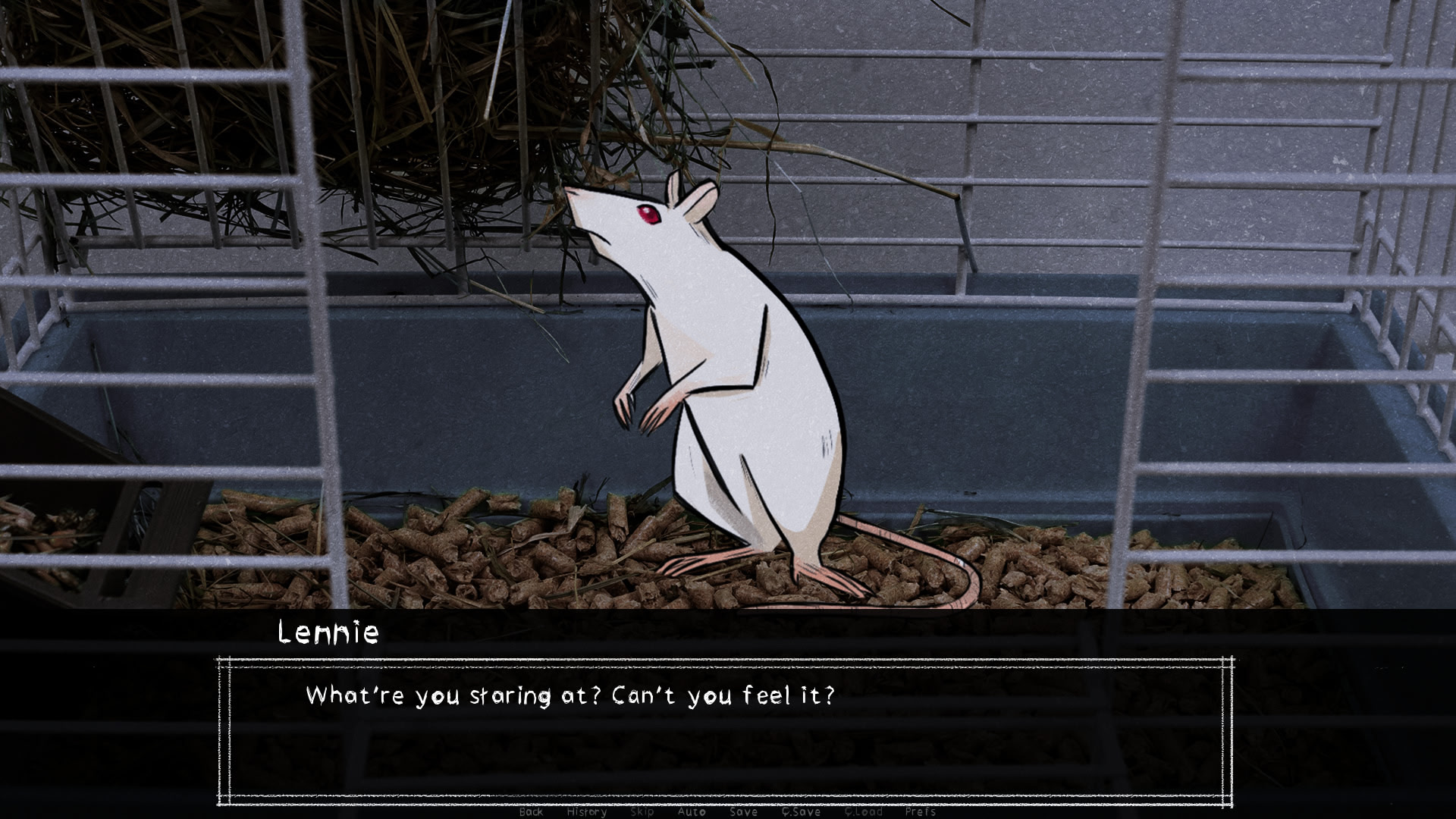Open the Save game screen
Image resolution: width=1456 pixels, height=819 pixels.
(x=743, y=811)
